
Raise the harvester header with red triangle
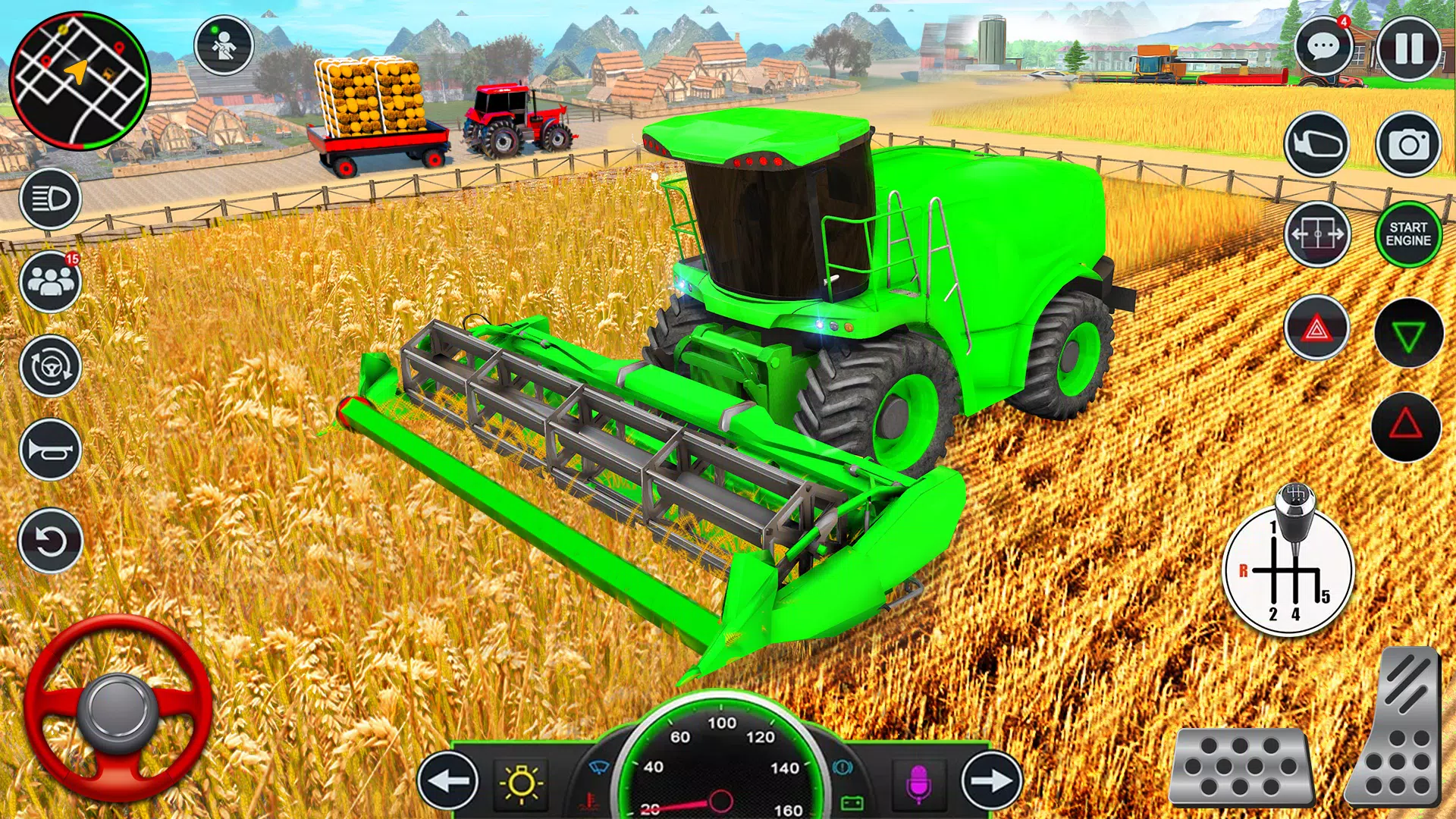1407,428
